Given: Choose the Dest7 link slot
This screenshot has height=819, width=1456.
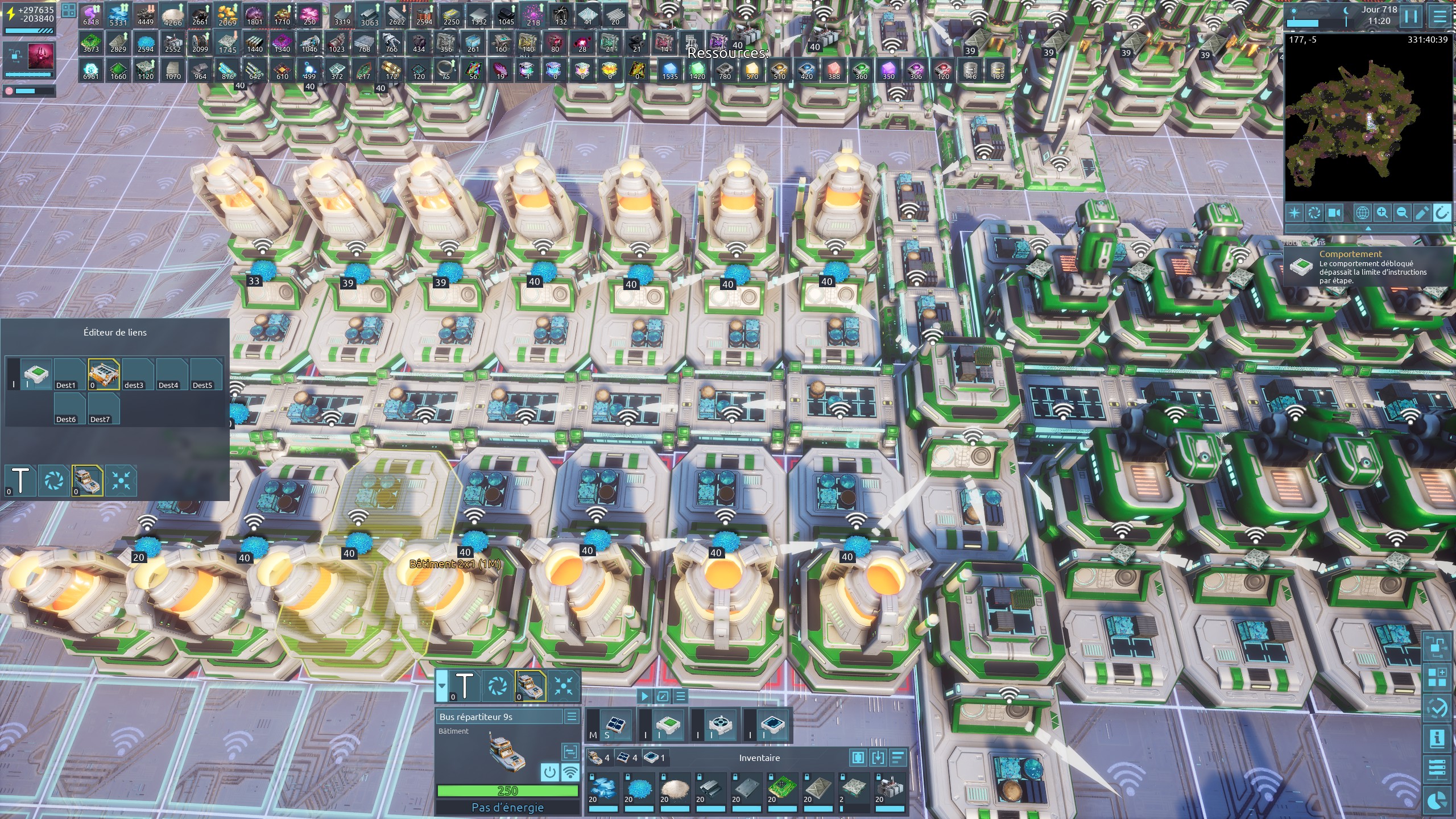Looking at the screenshot, I should click(104, 408).
